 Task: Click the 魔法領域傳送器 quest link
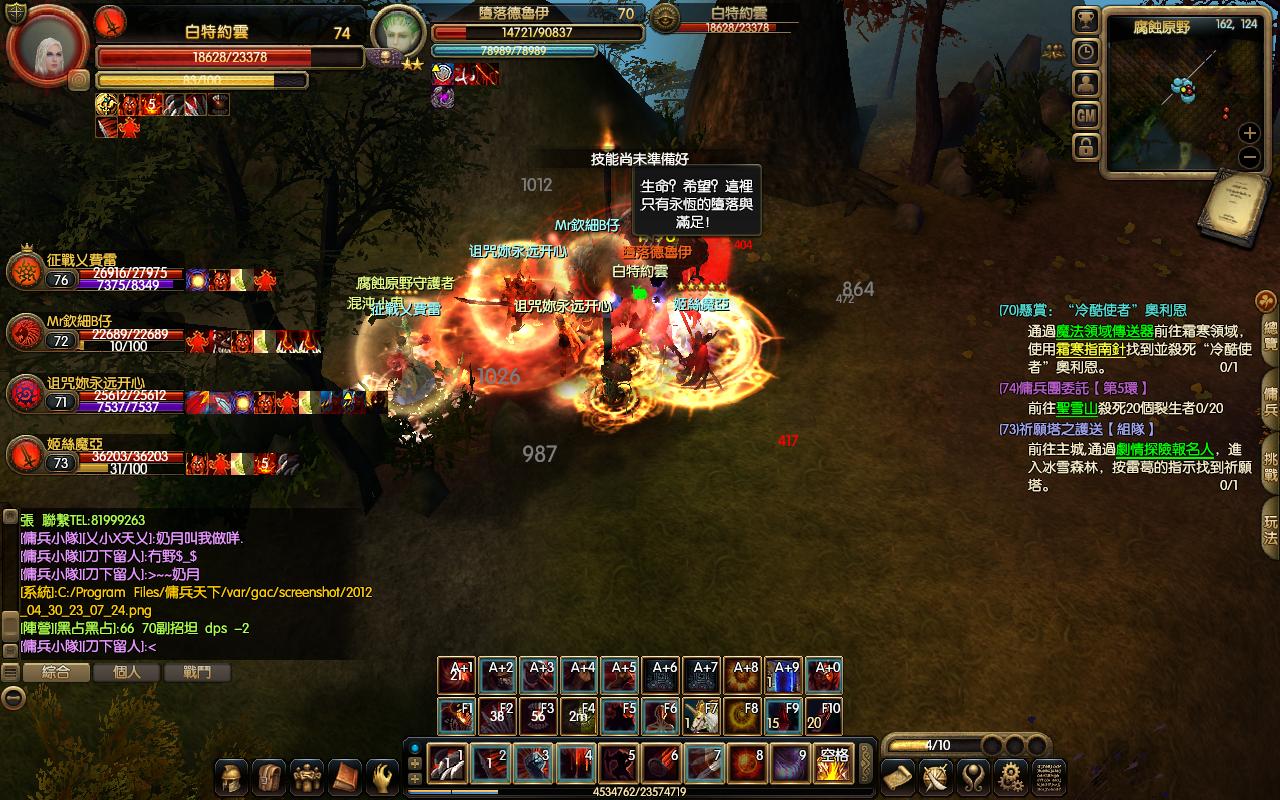coord(1105,331)
